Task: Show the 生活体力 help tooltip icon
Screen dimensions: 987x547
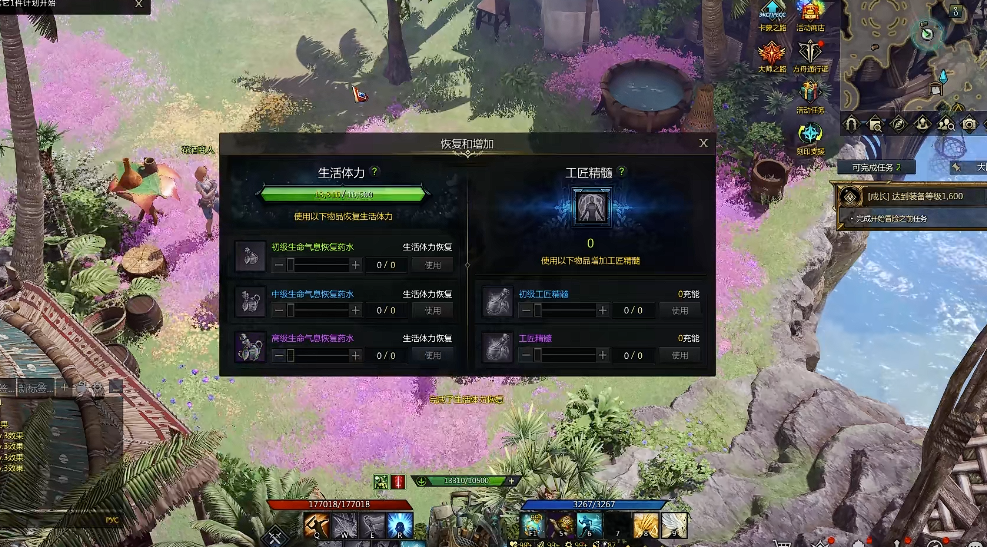Action: [x=375, y=172]
